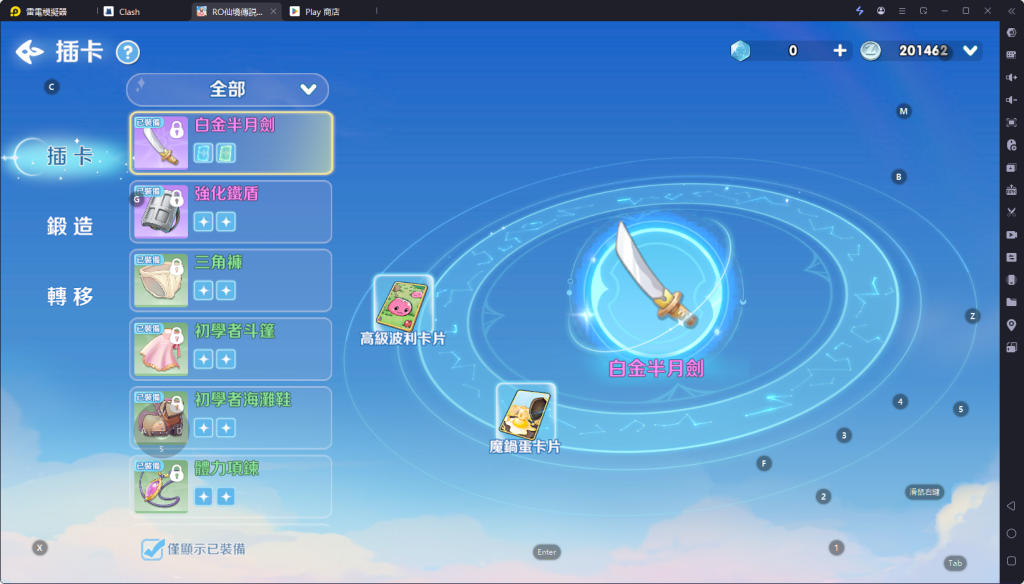Switch to the 轉移 tab
This screenshot has height=584, width=1024.
70,296
